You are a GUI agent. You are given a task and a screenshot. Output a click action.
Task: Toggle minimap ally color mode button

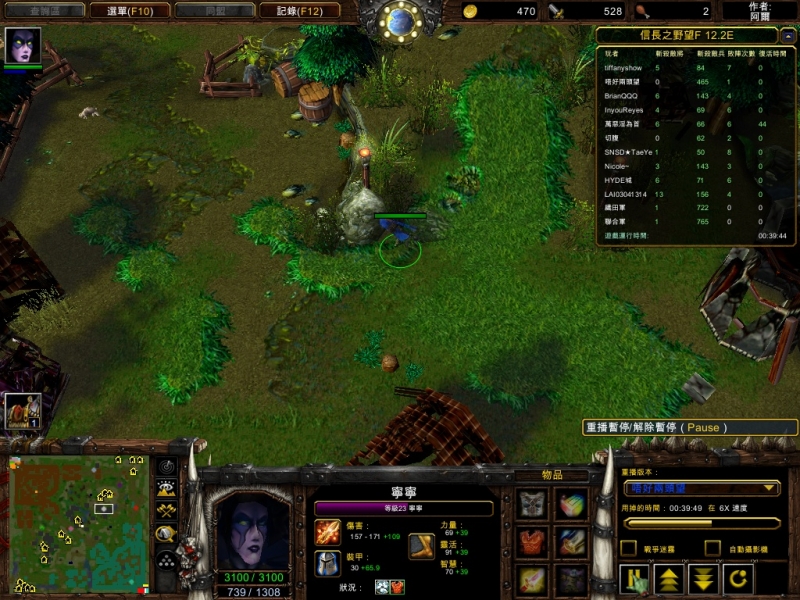tap(166, 511)
